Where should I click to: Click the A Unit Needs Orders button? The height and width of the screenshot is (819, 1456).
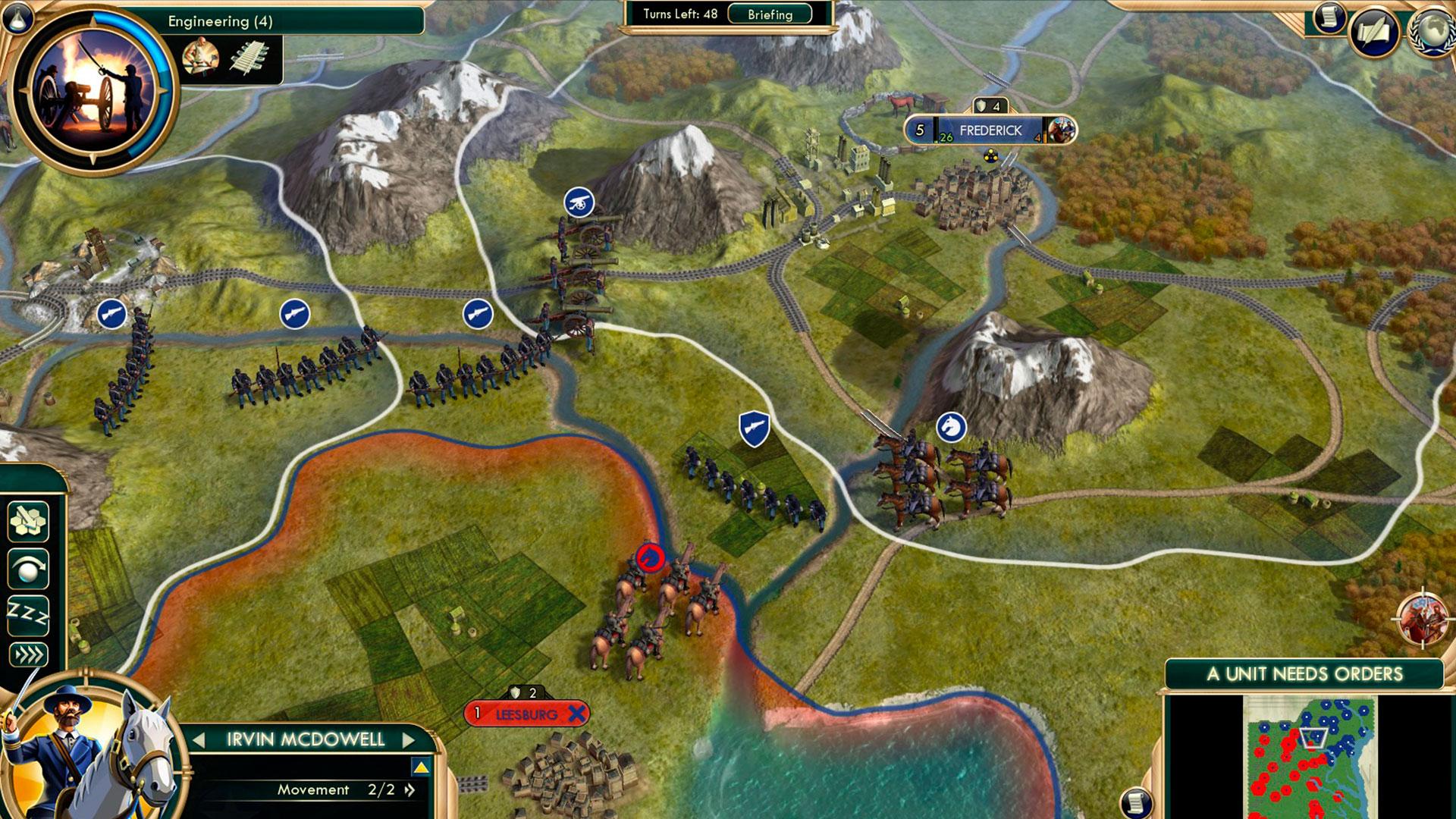[1304, 674]
